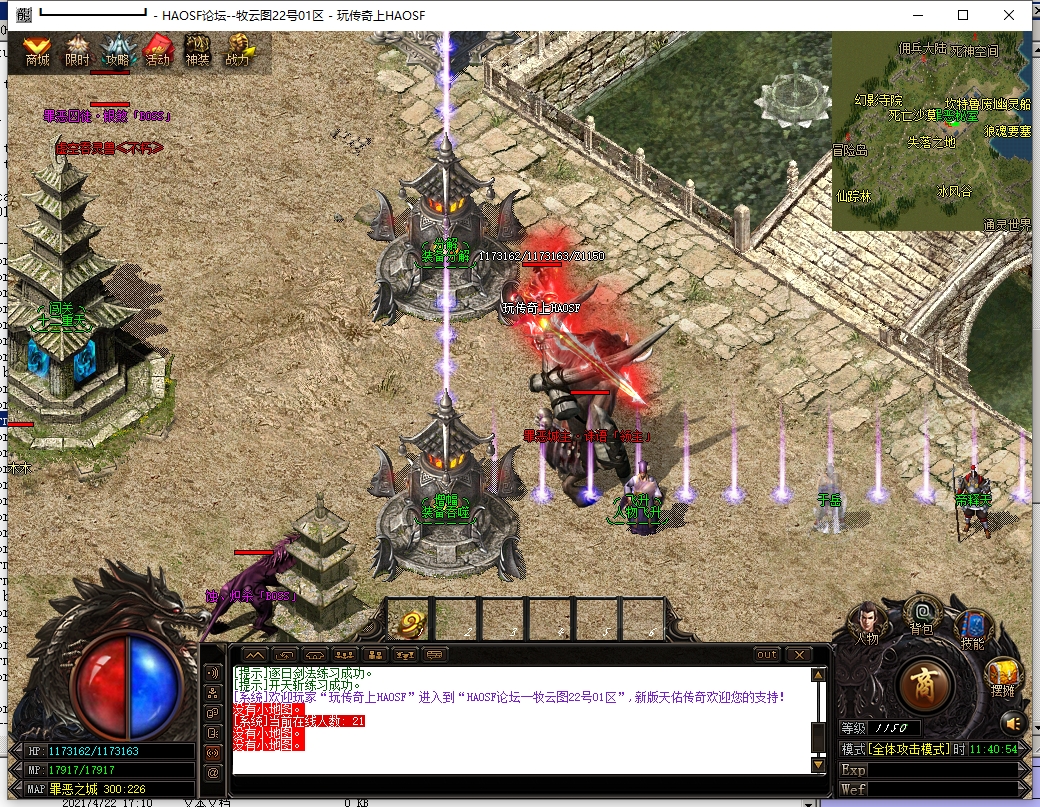Open the 摆摊 stall treasure chest
Screen dimensions: 1040x807
click(1003, 678)
